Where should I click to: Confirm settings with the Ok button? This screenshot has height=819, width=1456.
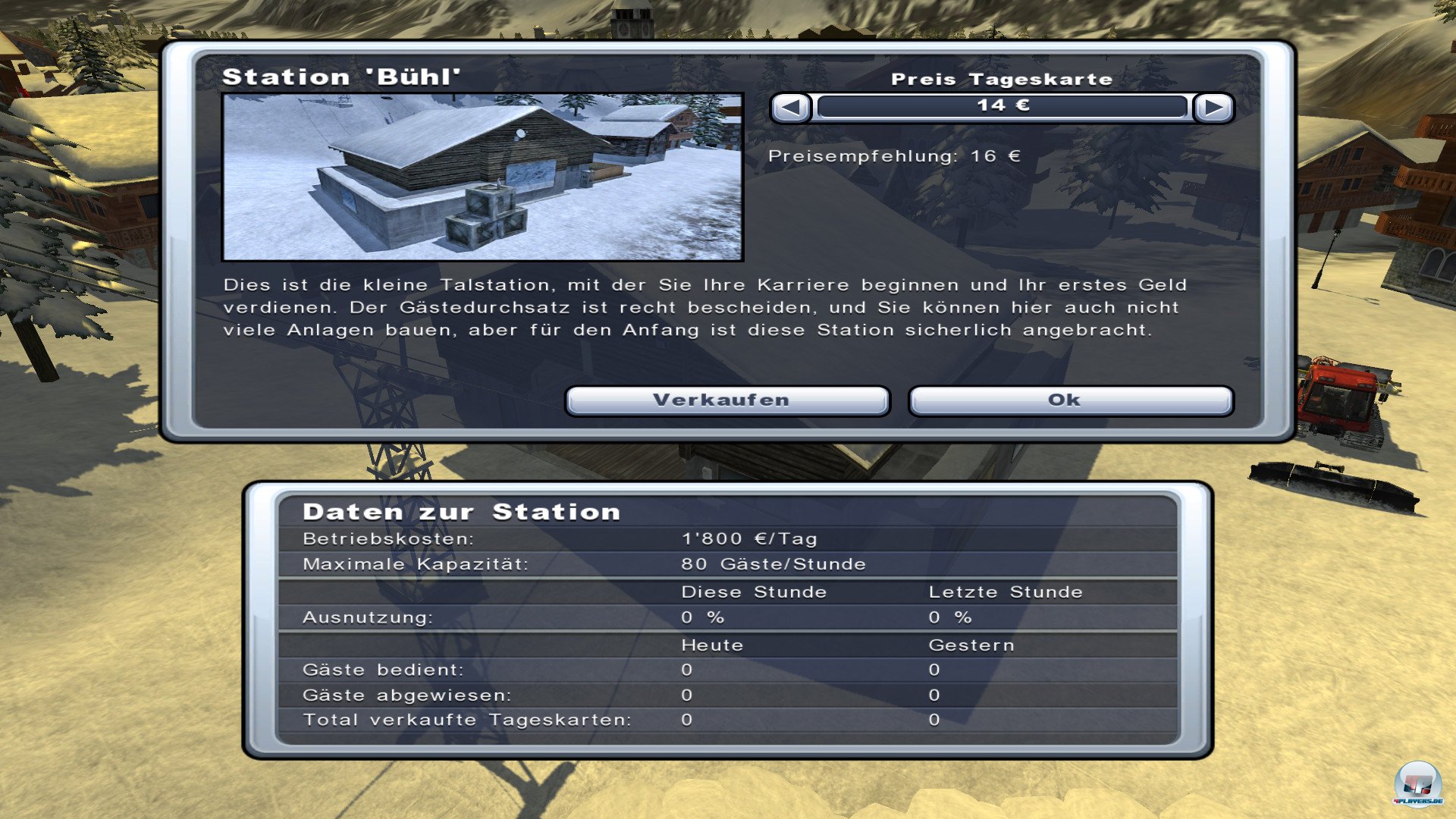[1069, 400]
